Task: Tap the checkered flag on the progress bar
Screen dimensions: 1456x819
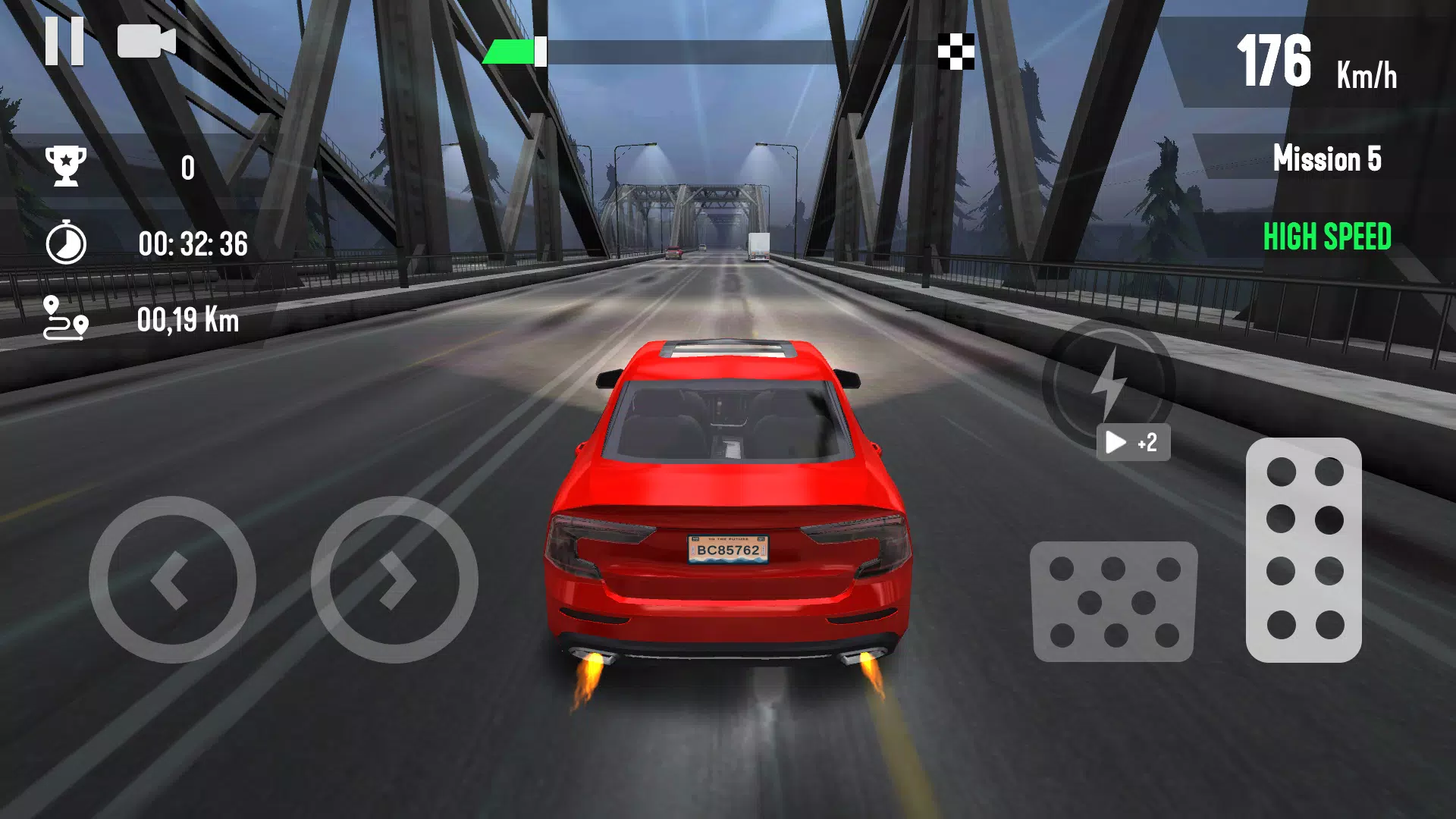Action: pyautogui.click(x=954, y=49)
